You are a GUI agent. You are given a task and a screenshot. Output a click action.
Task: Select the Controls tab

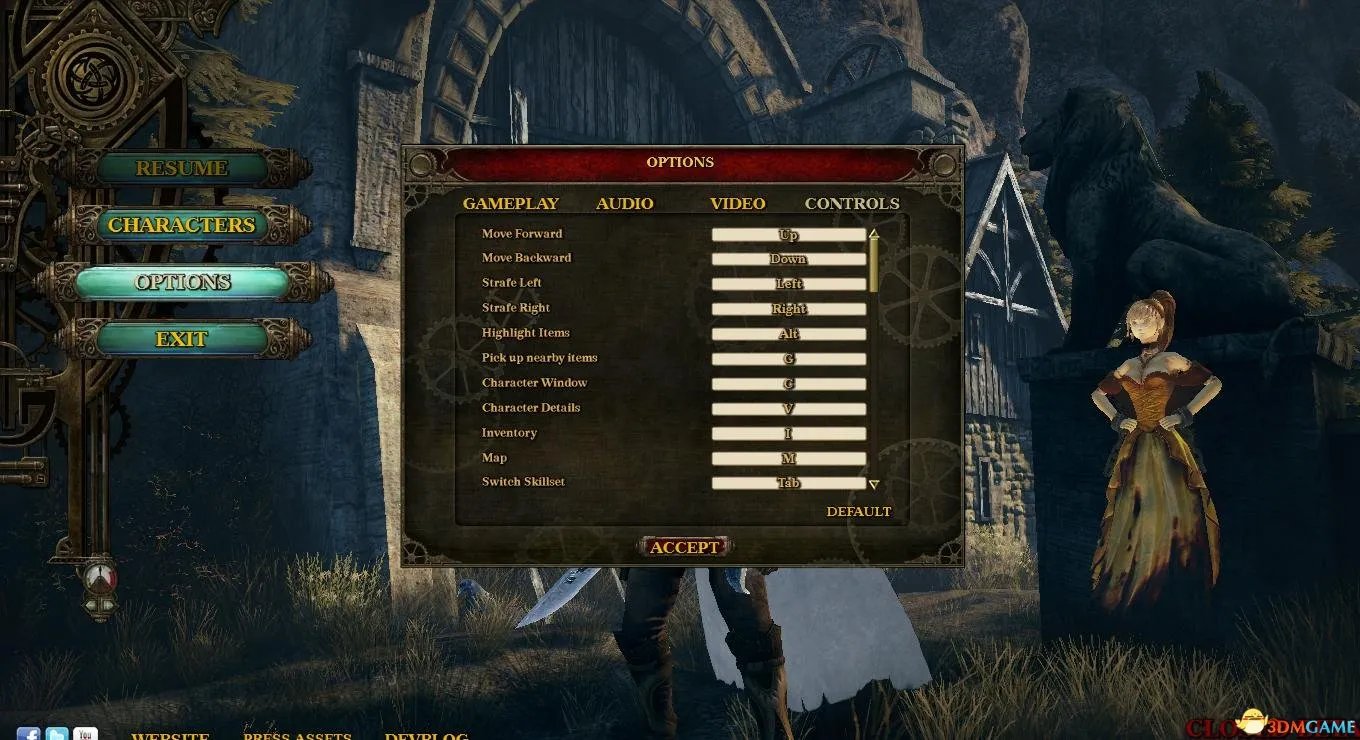pyautogui.click(x=852, y=204)
